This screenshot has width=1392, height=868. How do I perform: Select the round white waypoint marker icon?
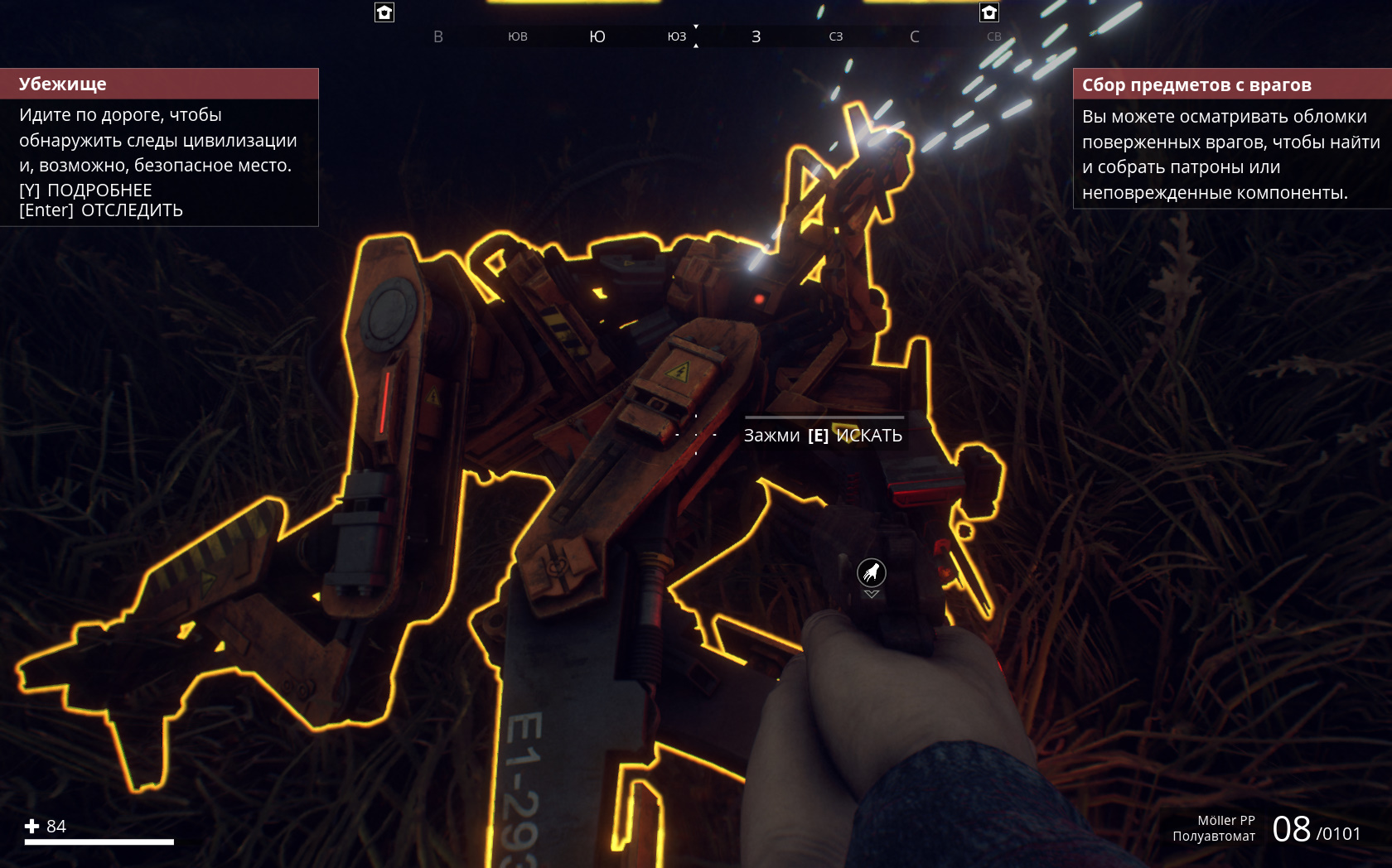click(x=871, y=572)
